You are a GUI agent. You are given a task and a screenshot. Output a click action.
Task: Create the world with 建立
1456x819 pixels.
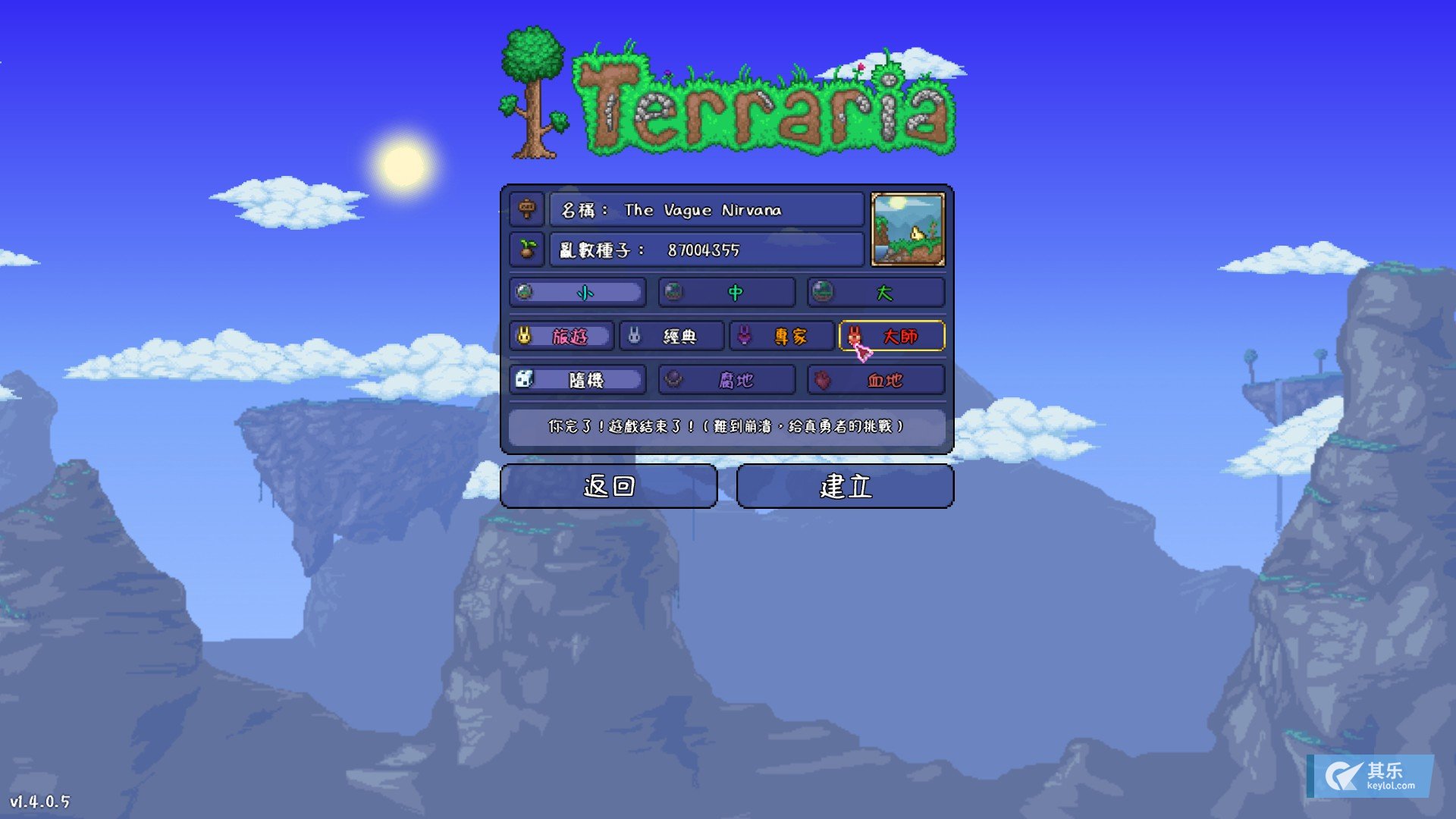[845, 486]
